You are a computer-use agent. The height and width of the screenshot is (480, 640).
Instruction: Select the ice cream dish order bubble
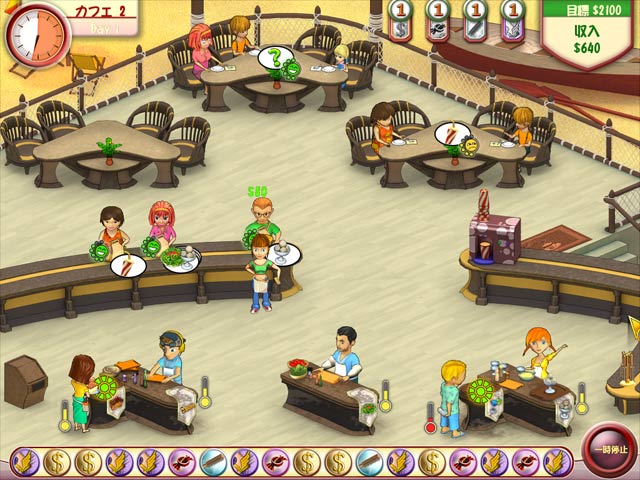(282, 254)
